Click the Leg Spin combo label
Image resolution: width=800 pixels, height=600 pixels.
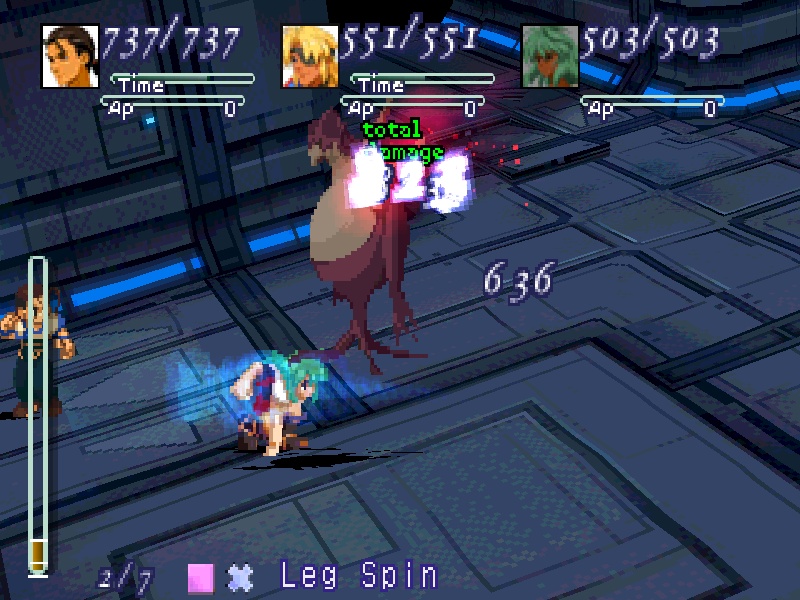(359, 576)
